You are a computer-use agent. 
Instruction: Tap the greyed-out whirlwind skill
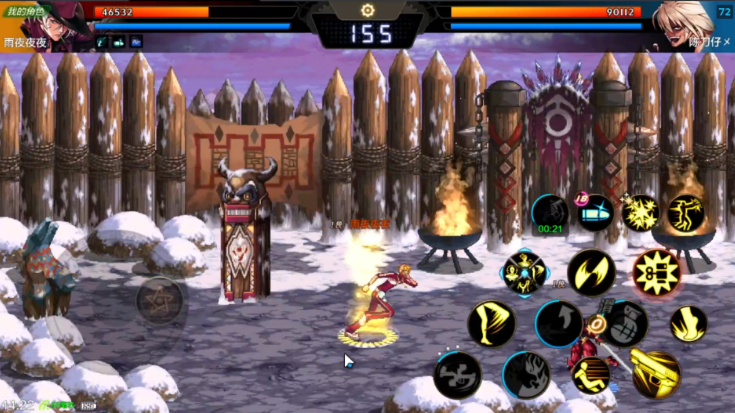pyautogui.click(x=457, y=374)
